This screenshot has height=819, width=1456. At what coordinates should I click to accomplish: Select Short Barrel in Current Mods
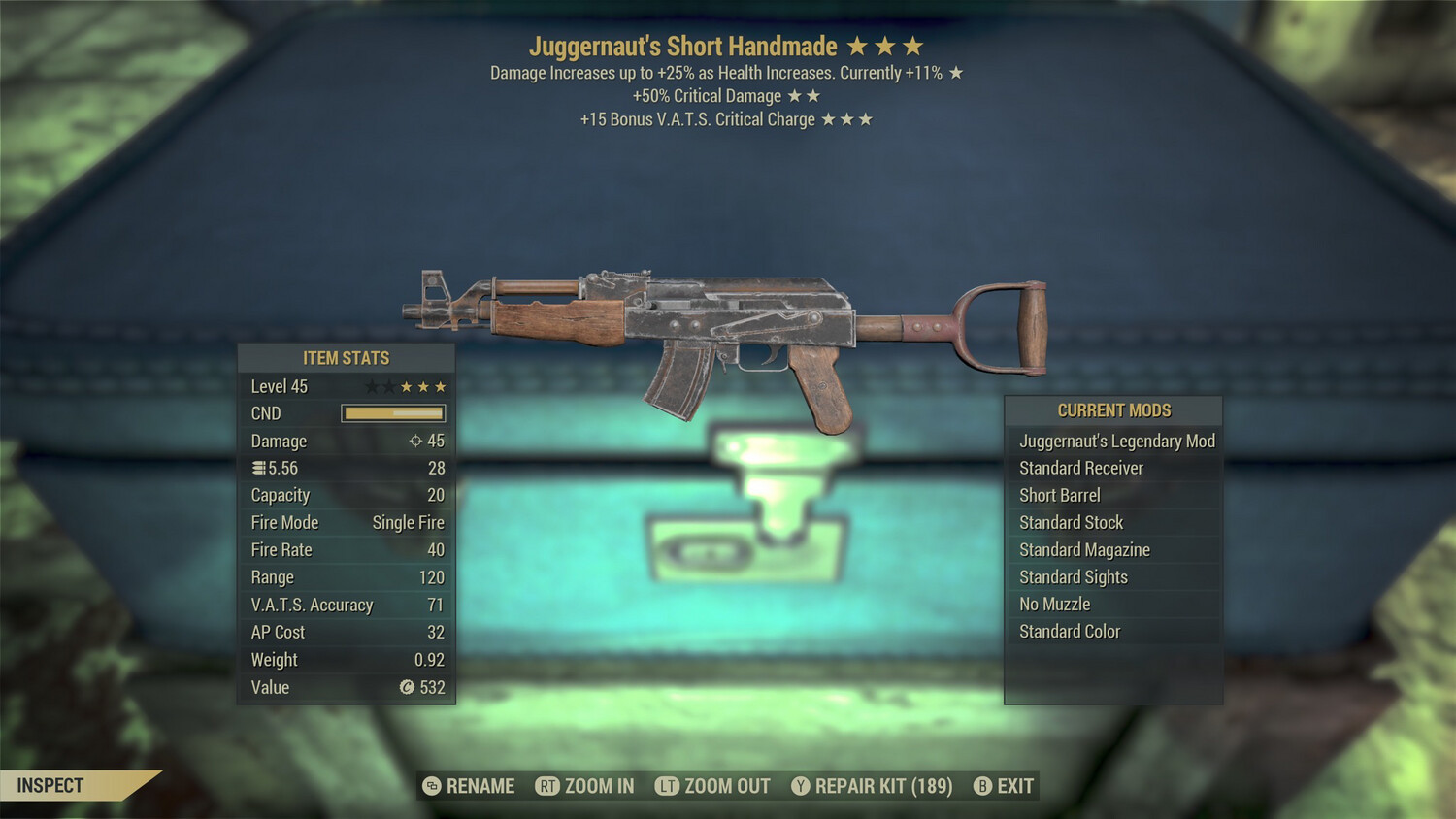click(1060, 495)
